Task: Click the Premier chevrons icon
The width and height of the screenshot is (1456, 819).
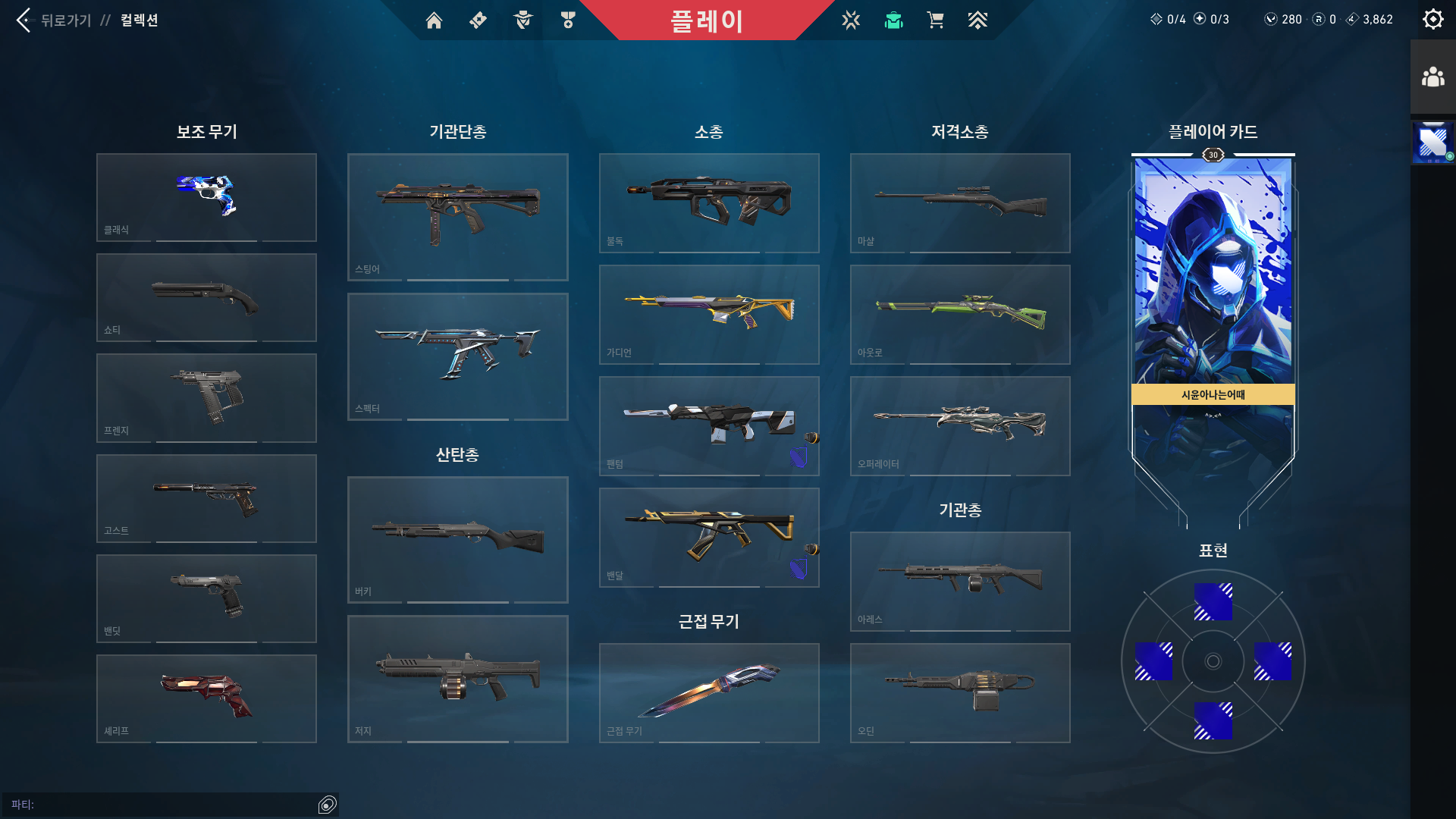Action: (x=977, y=20)
